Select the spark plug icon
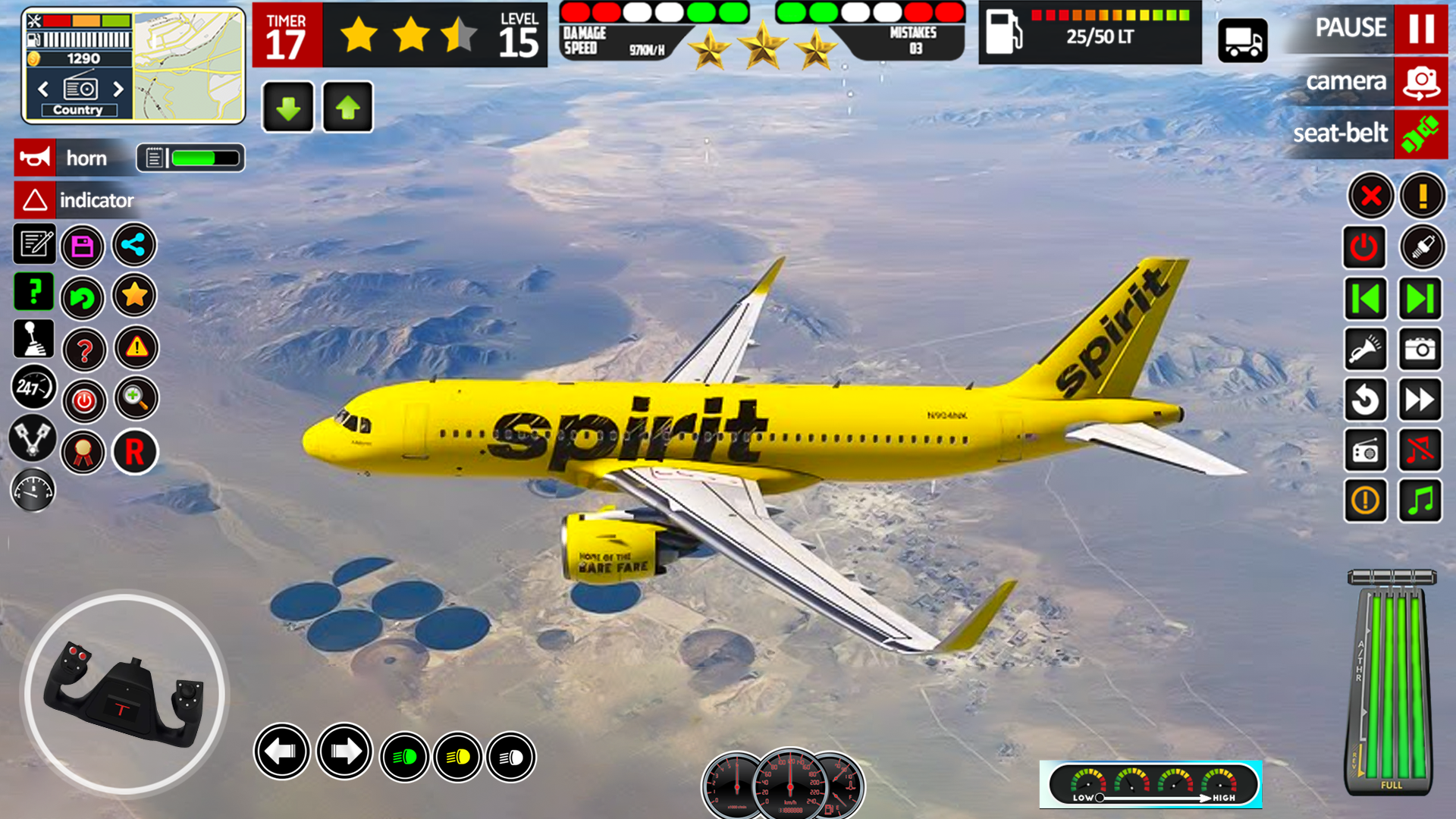This screenshot has height=819, width=1456. 1421,247
